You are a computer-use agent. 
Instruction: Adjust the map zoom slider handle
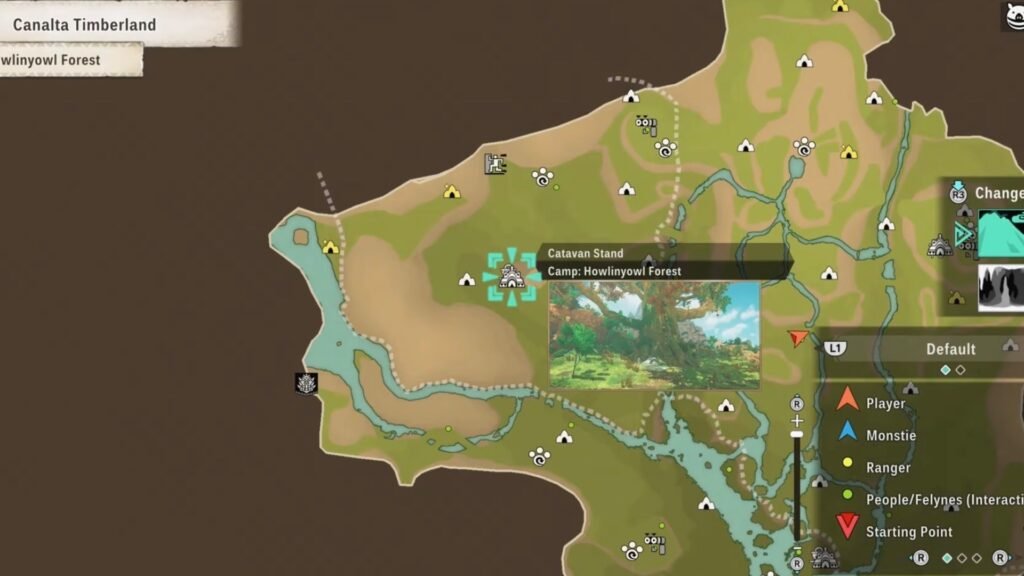click(x=797, y=433)
